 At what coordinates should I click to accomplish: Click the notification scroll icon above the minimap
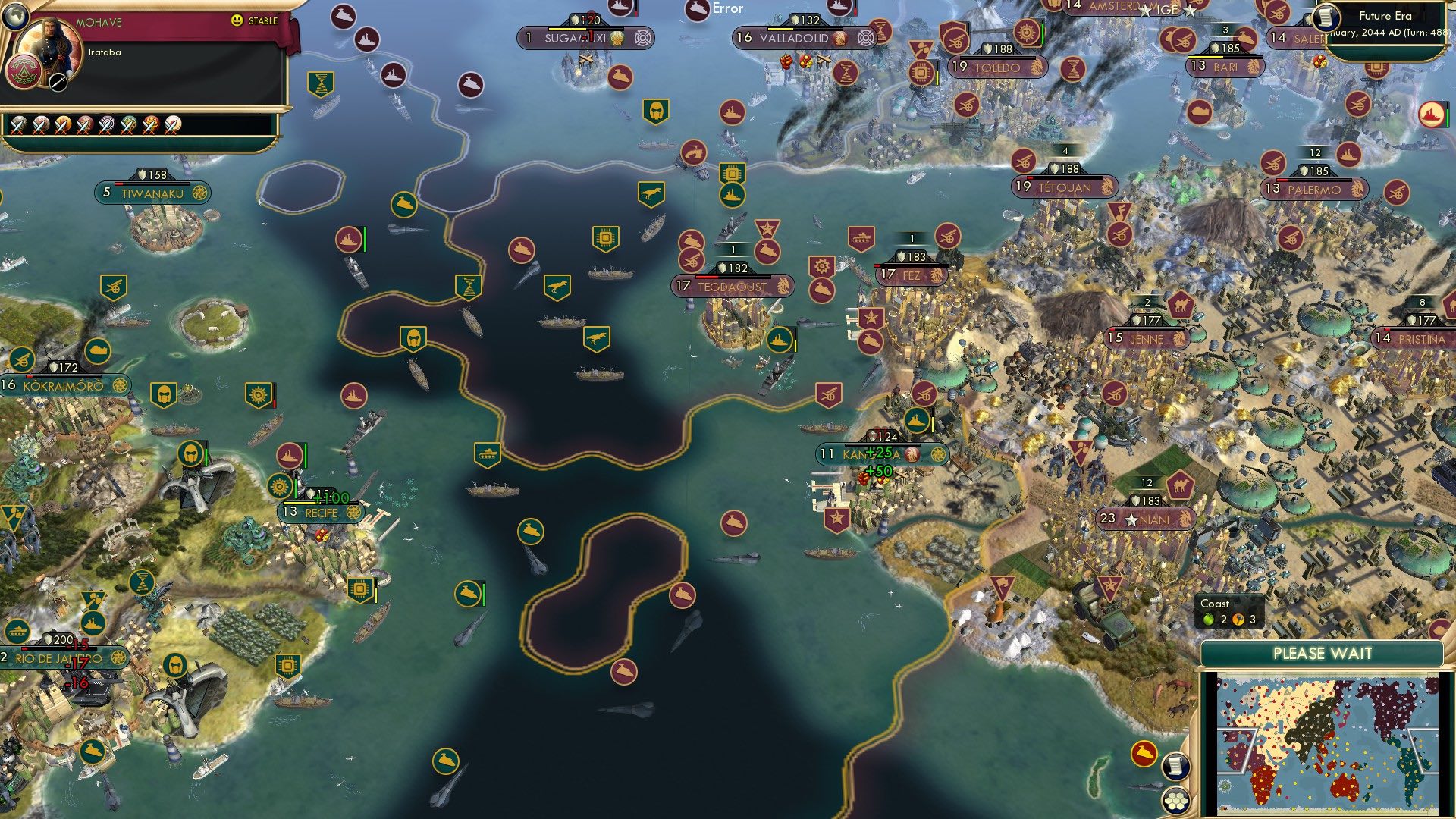tap(1175, 767)
